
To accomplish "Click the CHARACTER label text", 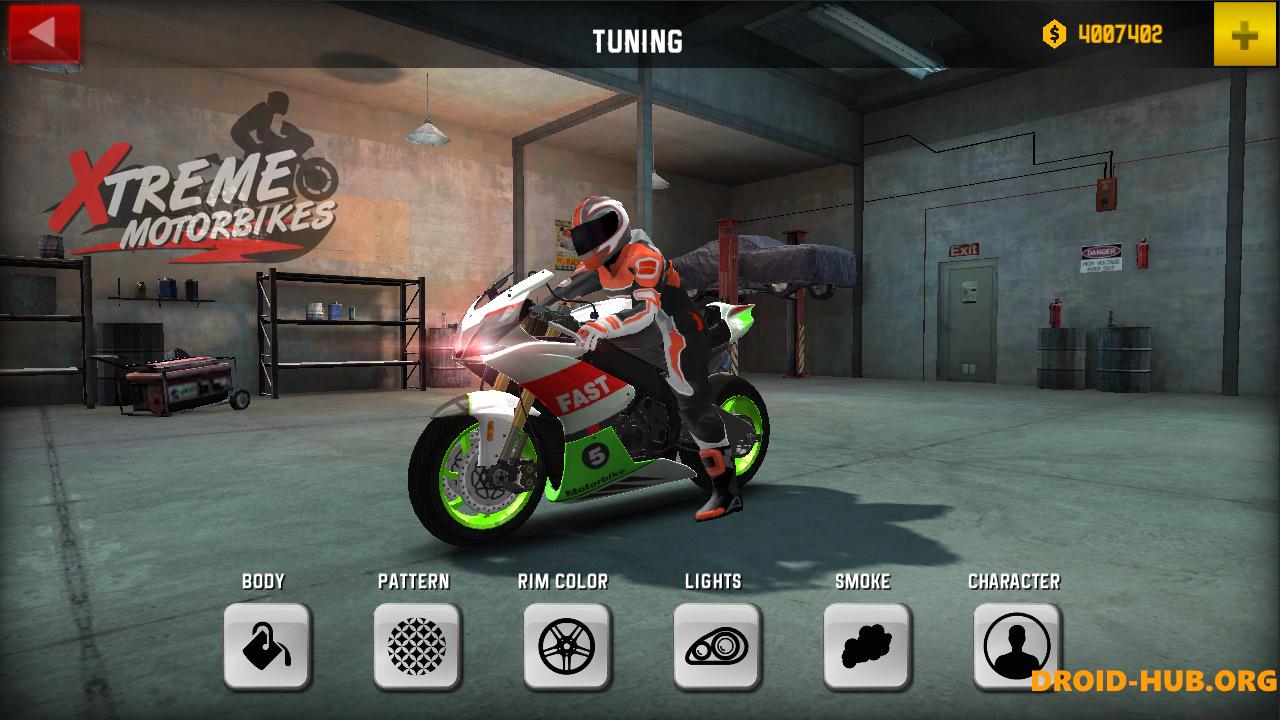I will [x=1015, y=581].
